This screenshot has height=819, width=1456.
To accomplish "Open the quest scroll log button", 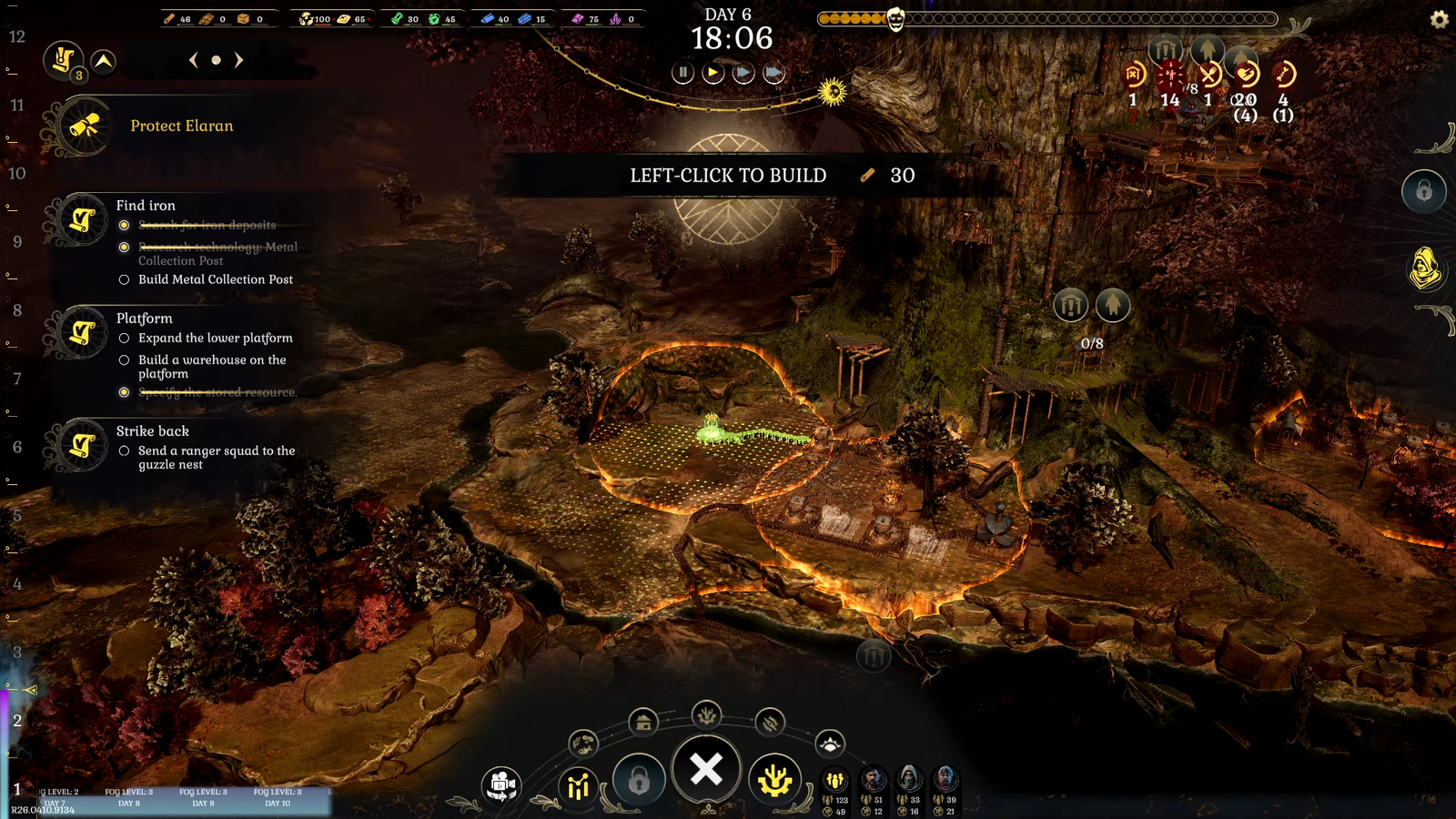I will [64, 61].
